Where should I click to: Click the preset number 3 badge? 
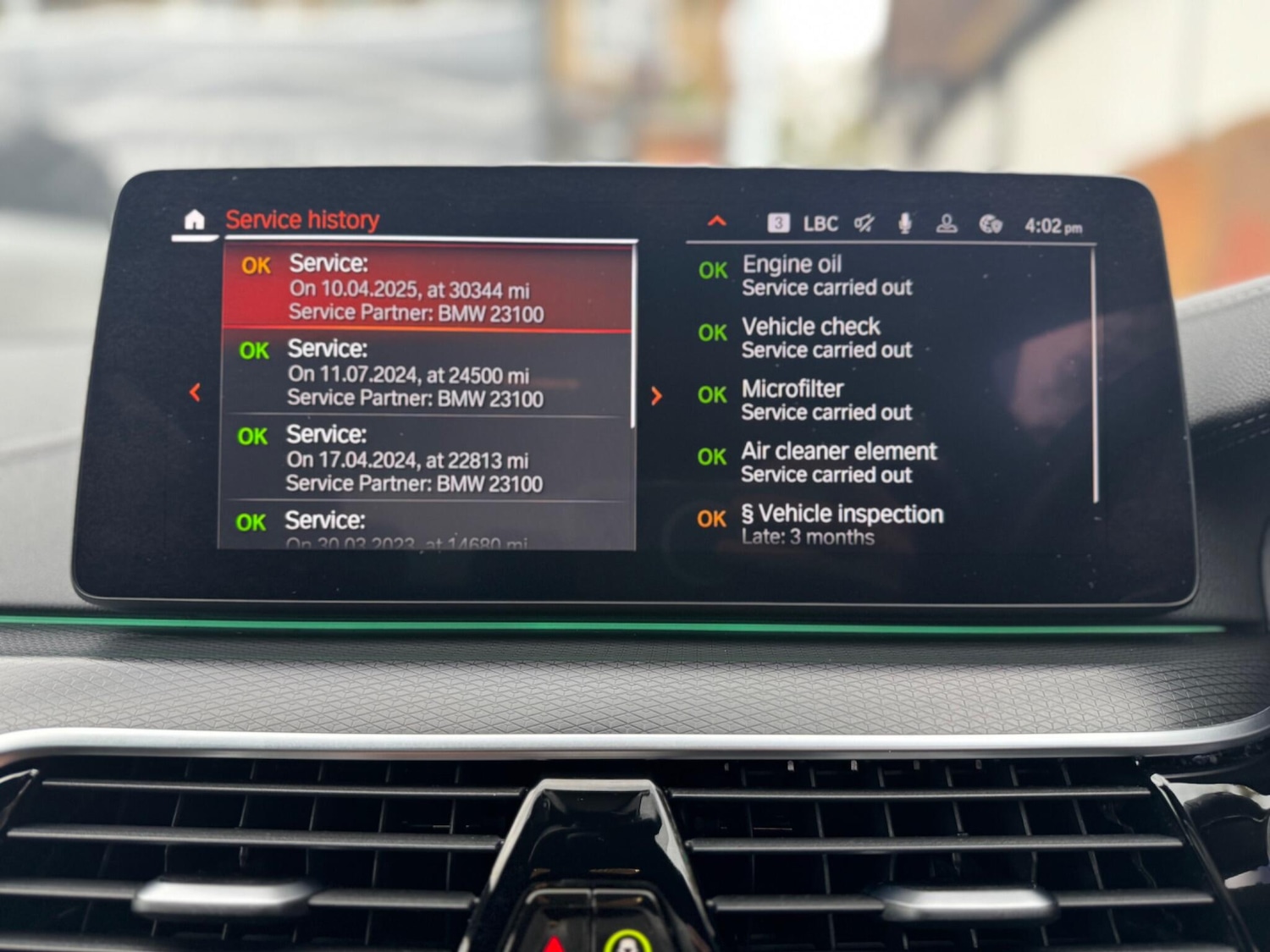pyautogui.click(x=777, y=223)
